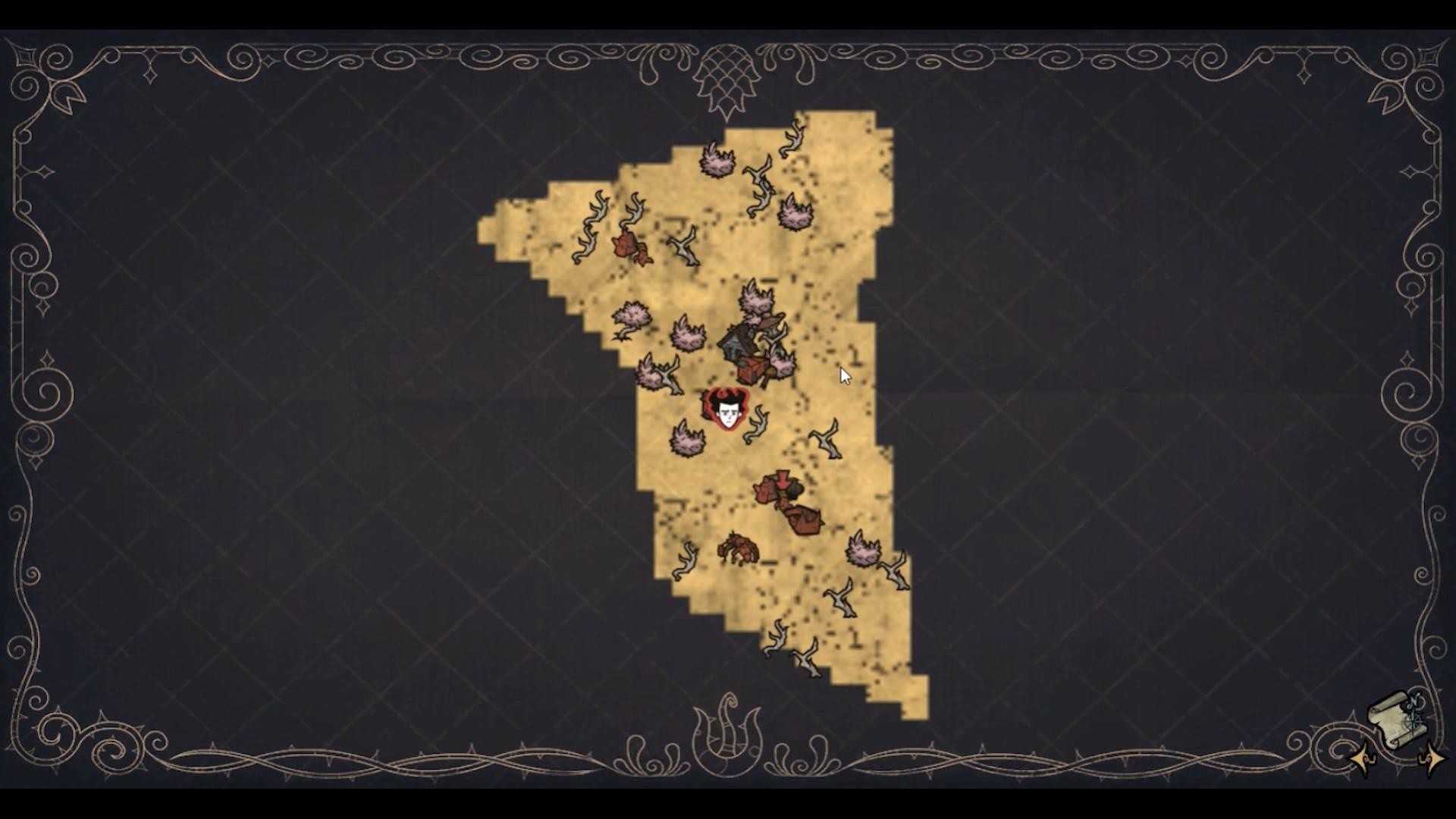
Task: Rotate the map with the right arrow
Action: (1430, 758)
